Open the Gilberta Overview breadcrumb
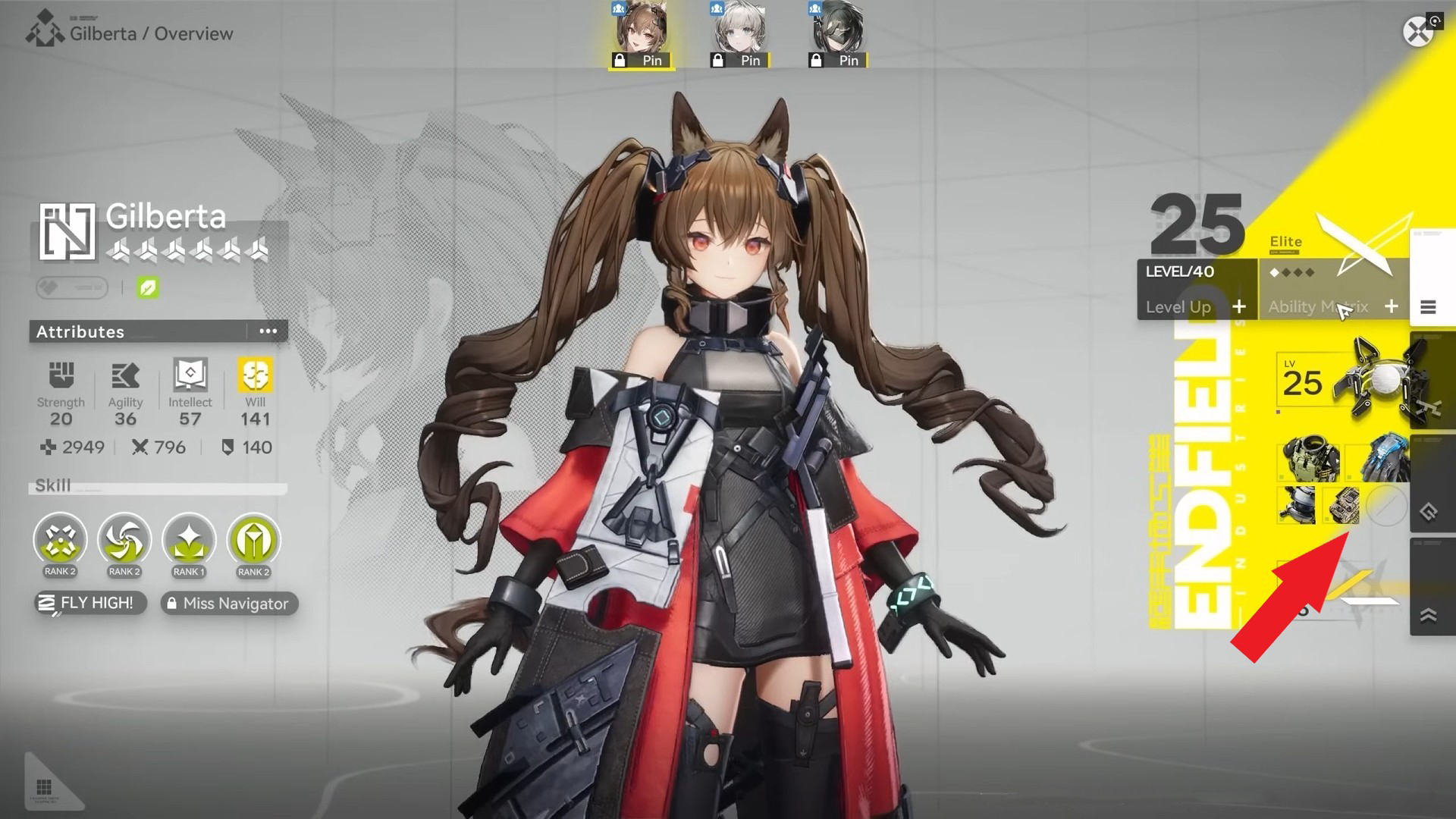The width and height of the screenshot is (1456, 819). [x=152, y=33]
